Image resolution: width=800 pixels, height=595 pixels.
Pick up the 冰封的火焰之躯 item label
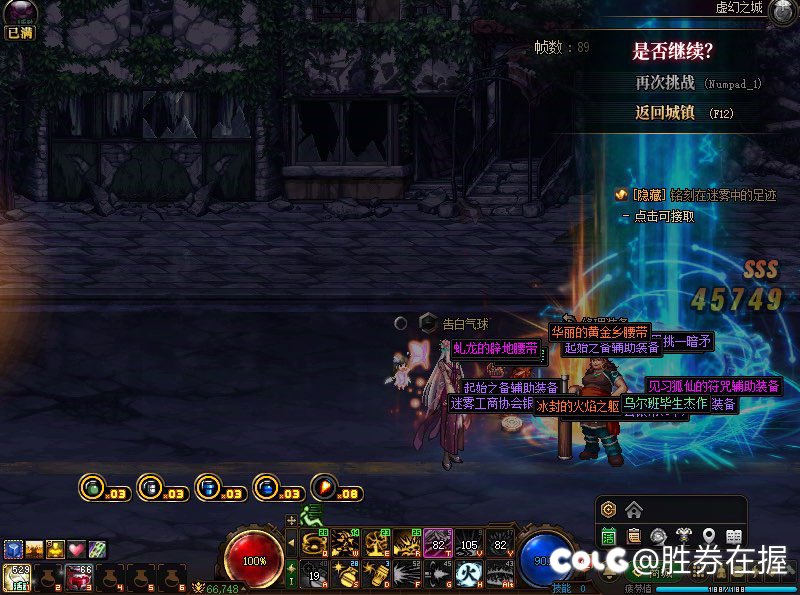pyautogui.click(x=577, y=406)
